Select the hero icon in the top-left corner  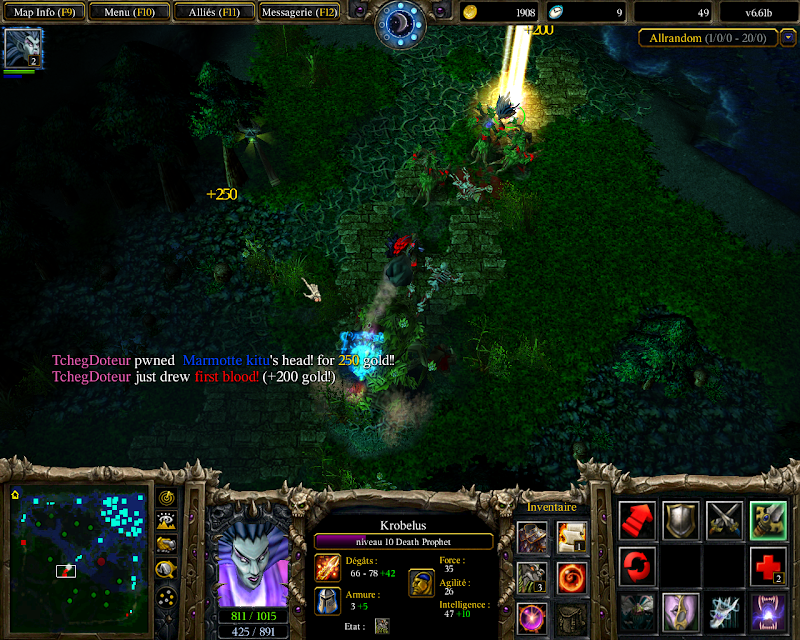(20, 48)
